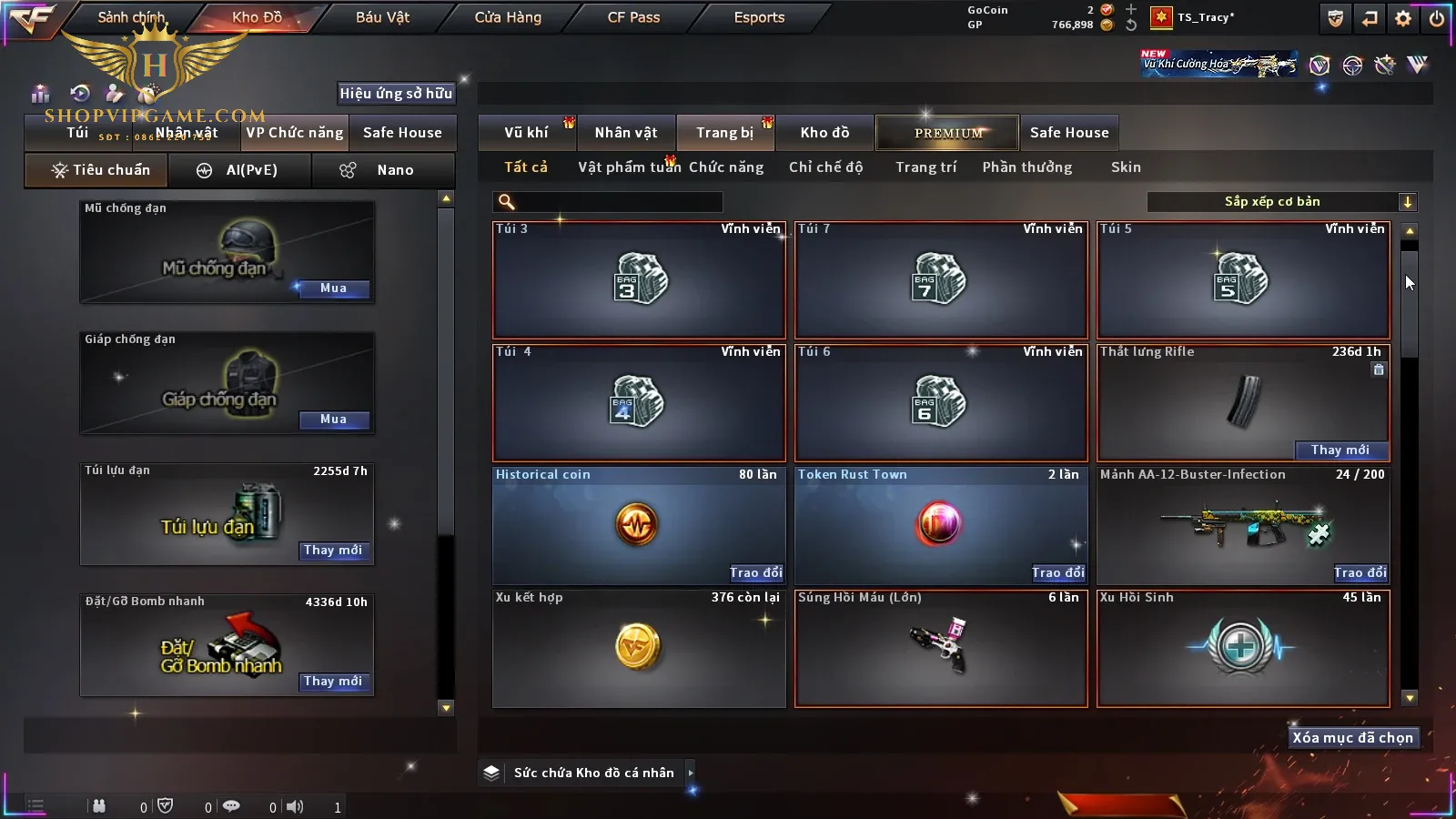Filter items by Skin
This screenshot has width=1456, height=819.
[x=1126, y=167]
